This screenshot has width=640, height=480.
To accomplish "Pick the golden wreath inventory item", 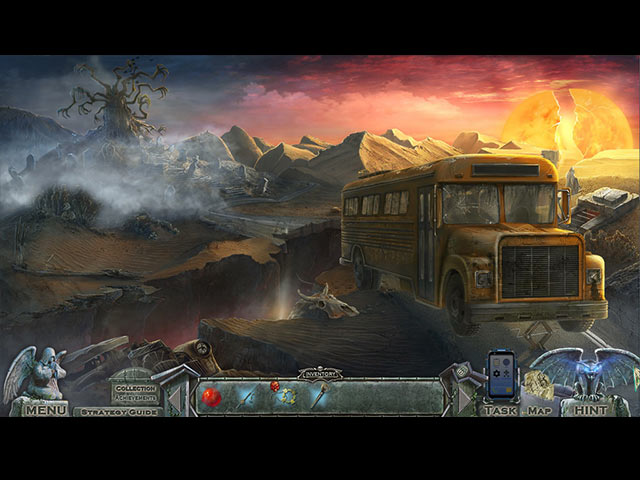I will coord(289,397).
